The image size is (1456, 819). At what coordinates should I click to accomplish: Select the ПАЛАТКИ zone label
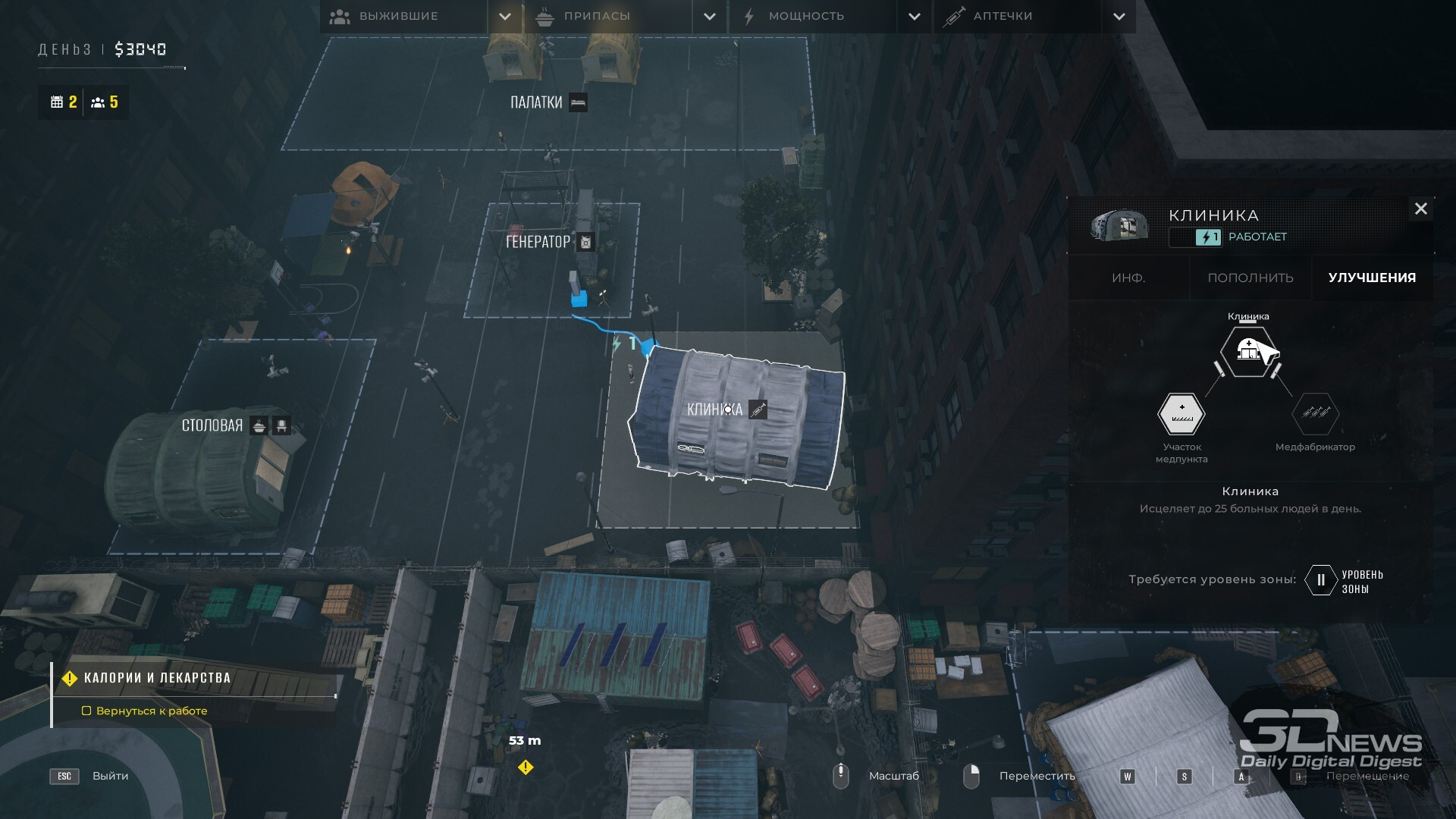[536, 102]
